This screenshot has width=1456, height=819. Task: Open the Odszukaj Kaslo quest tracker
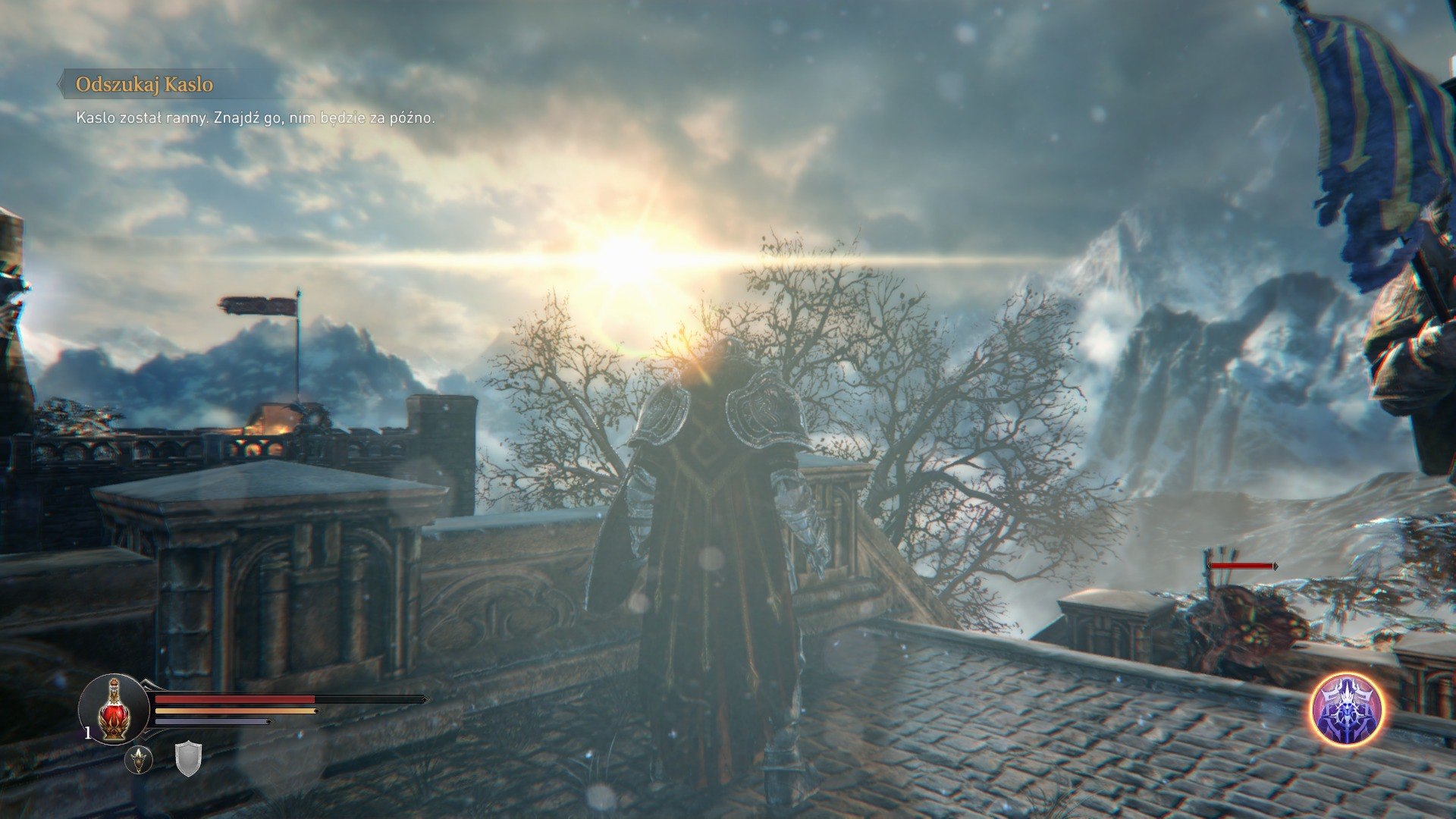(144, 84)
